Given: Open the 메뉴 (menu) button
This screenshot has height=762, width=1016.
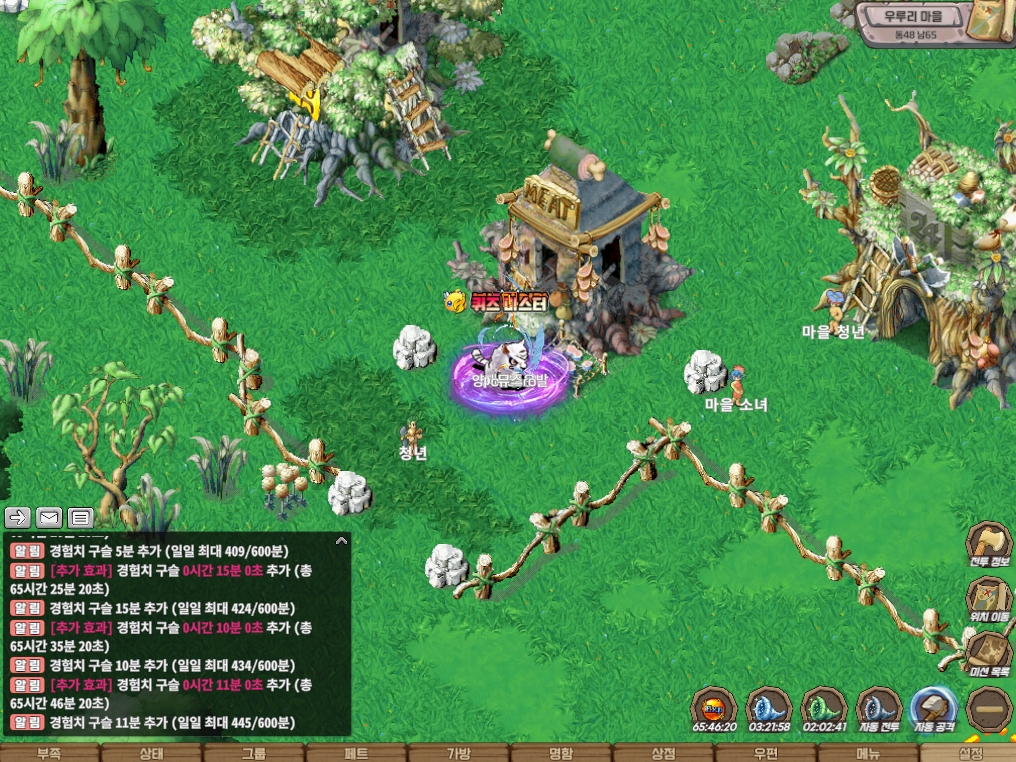Looking at the screenshot, I should click(x=867, y=753).
